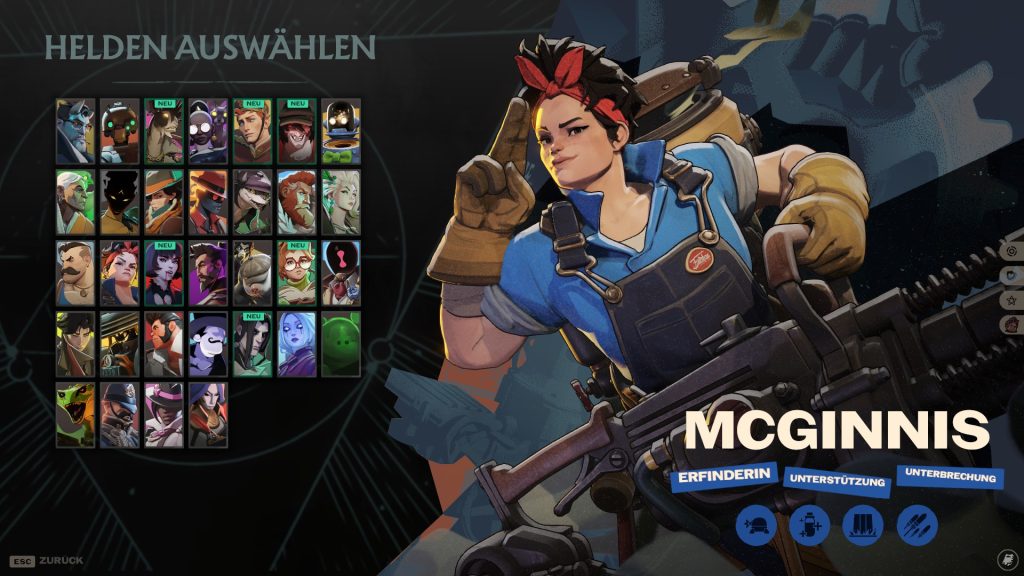
Task: Choose the pale green-haired woman portrait
Action: pos(340,202)
